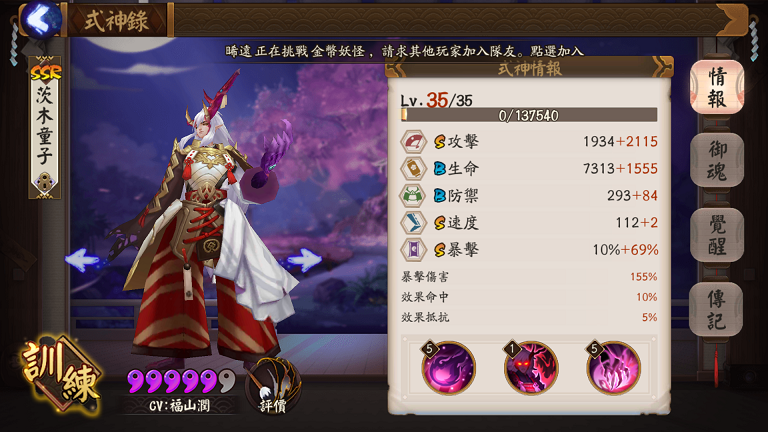Open the 覺醒 awakening tab

tap(716, 235)
